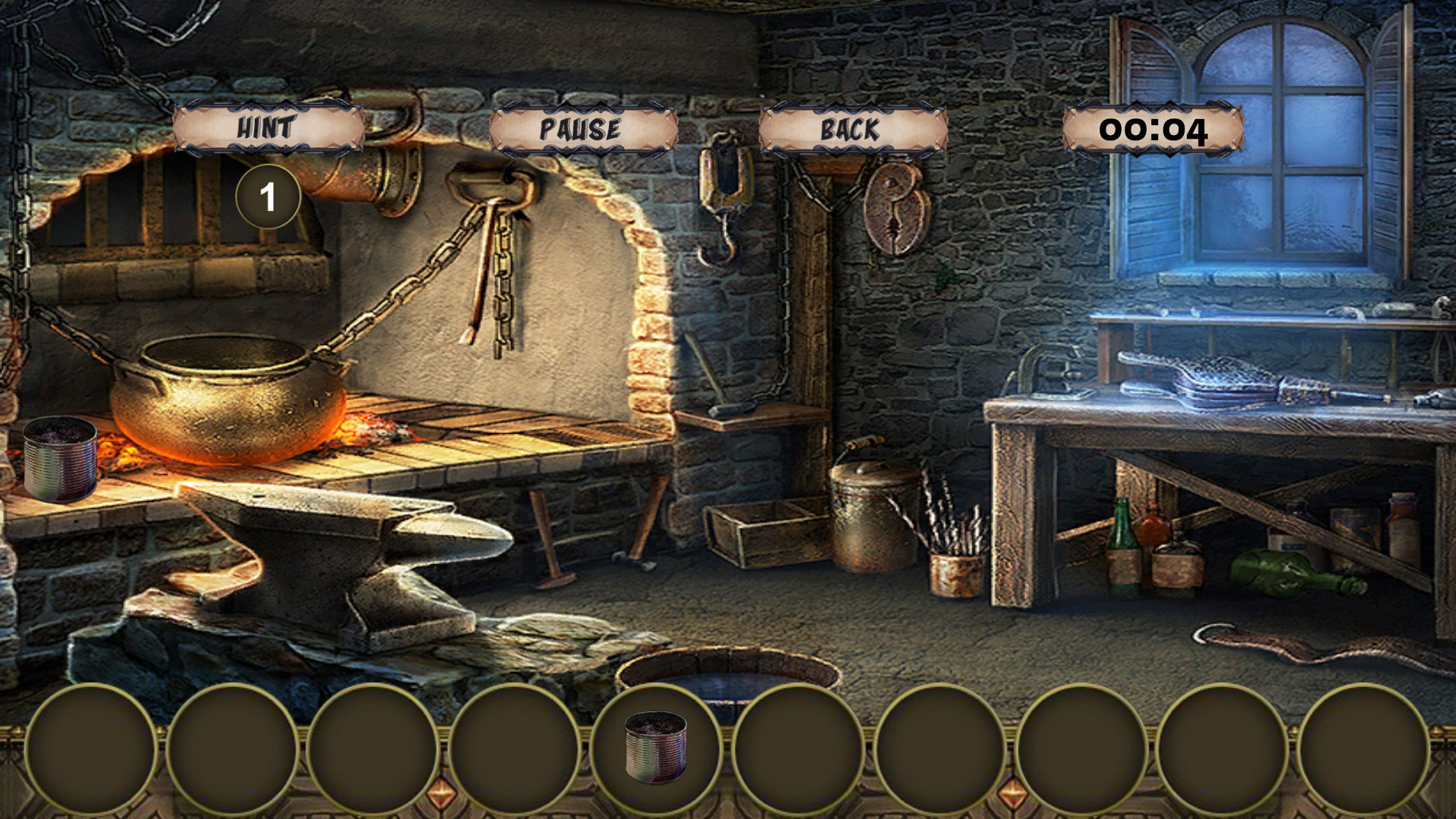
Task: Select the Back button to exit
Action: tap(849, 129)
